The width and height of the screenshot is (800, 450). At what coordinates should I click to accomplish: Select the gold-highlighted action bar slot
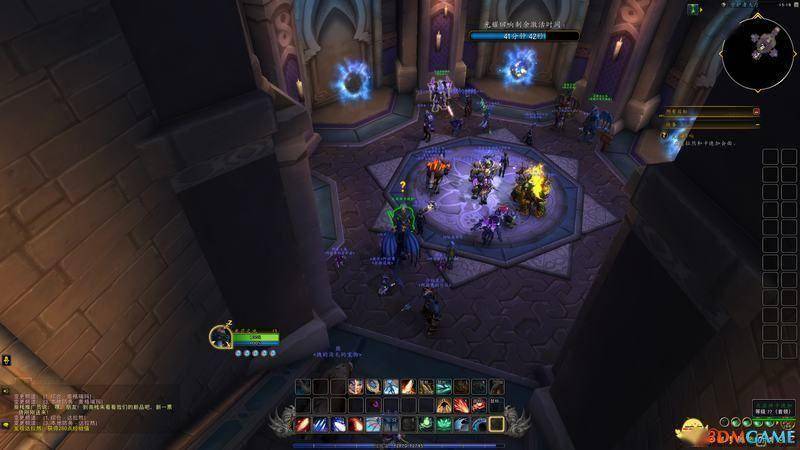[496, 424]
